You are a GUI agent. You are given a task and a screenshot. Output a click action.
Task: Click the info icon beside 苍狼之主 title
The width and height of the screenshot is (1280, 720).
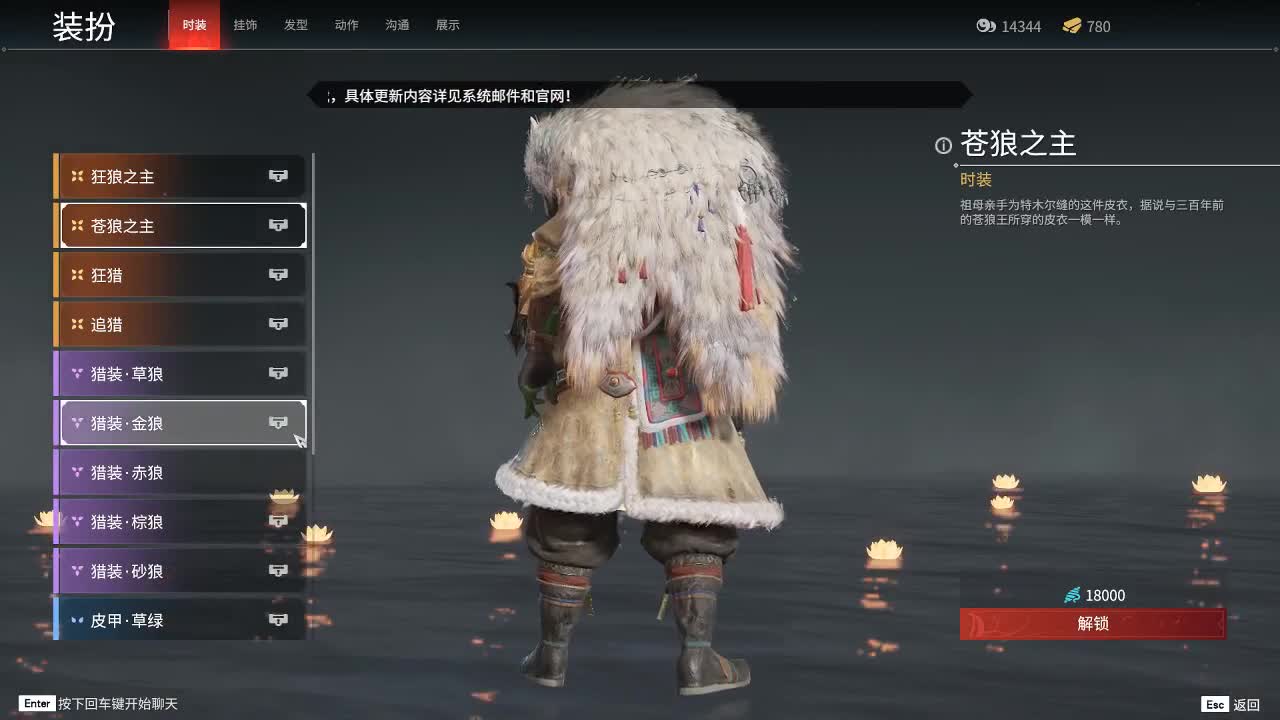pyautogui.click(x=942, y=146)
